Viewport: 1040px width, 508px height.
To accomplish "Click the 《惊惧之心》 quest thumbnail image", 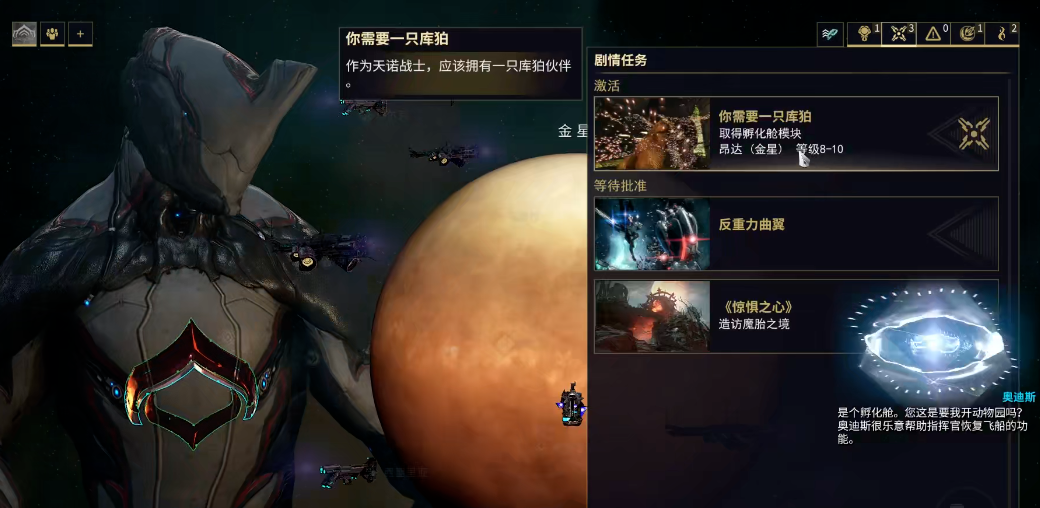I will click(x=652, y=316).
